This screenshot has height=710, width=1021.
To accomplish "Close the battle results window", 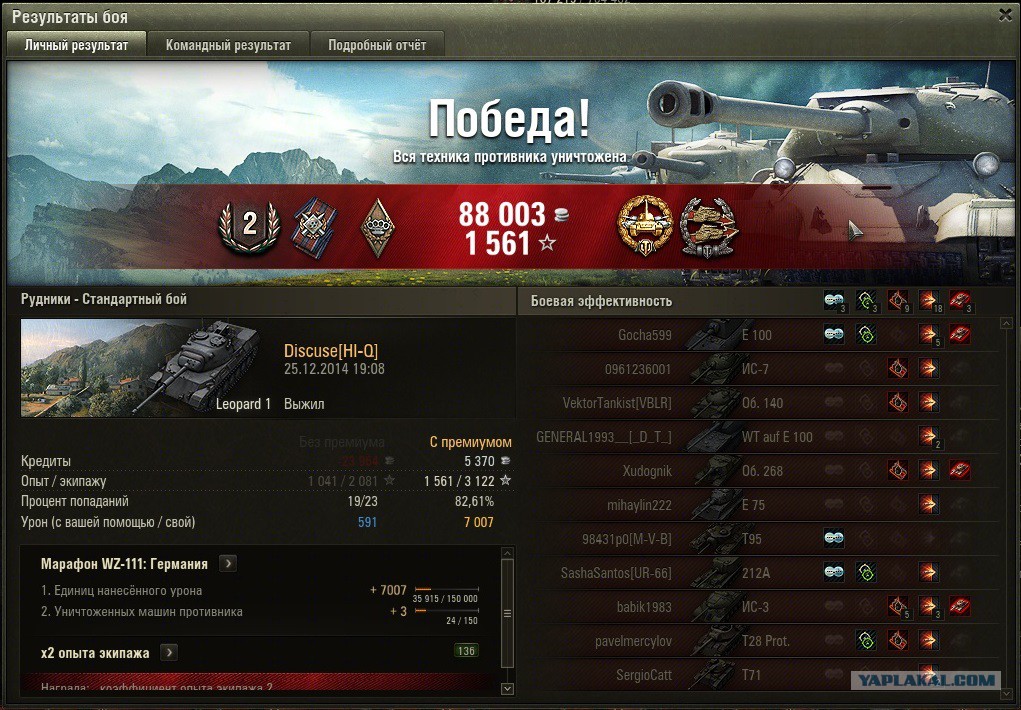I will click(x=1005, y=15).
